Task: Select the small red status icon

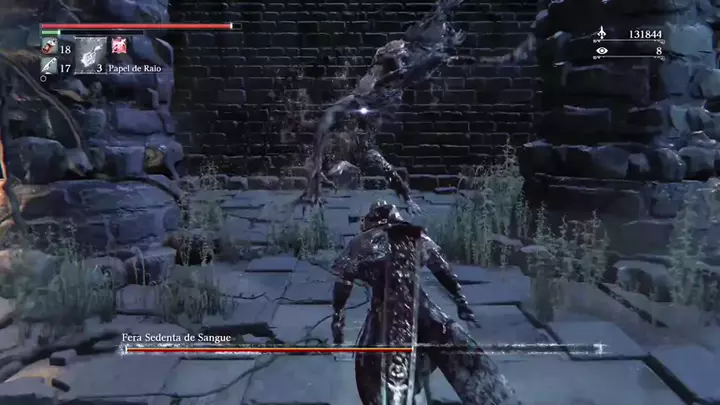Action: [119, 45]
